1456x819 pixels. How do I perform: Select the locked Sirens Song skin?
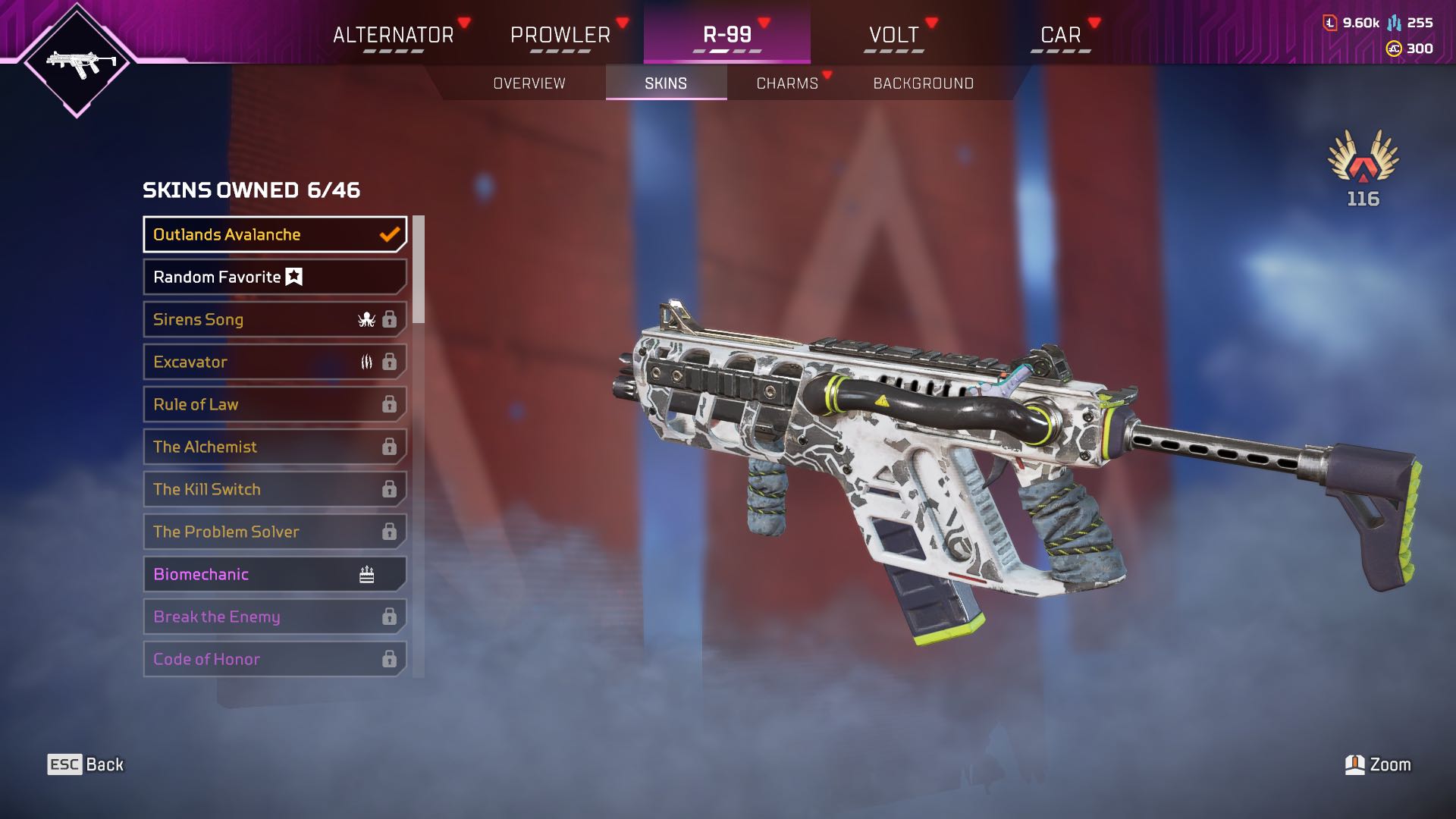[275, 319]
